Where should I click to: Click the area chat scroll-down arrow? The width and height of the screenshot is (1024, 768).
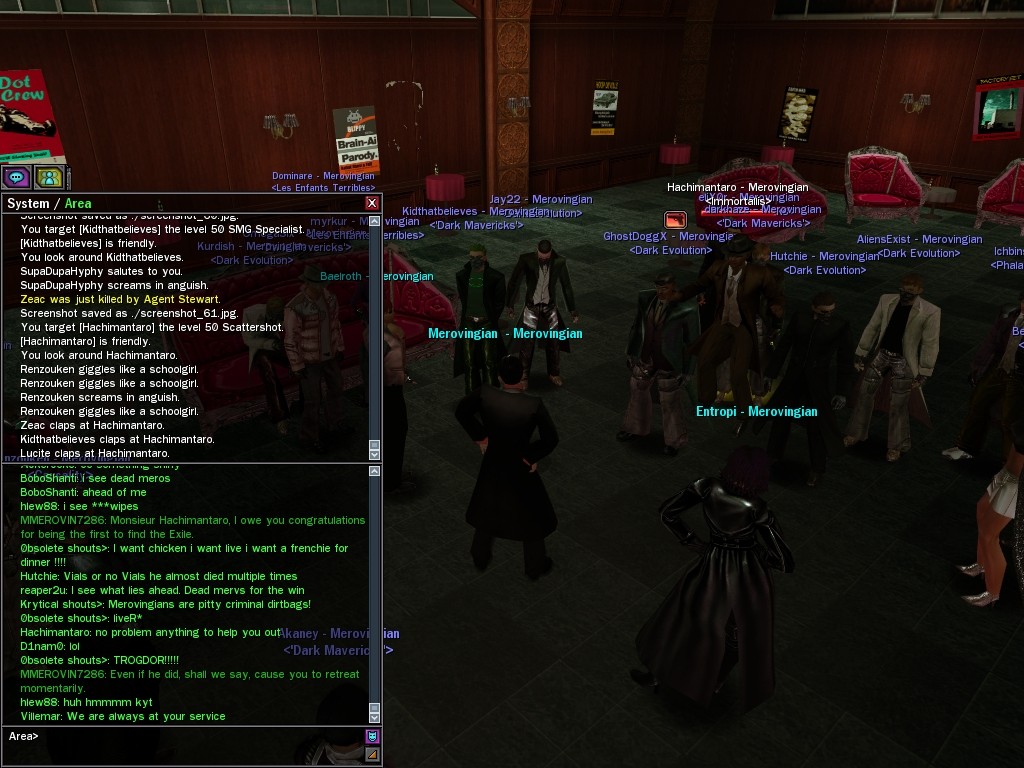(375, 716)
